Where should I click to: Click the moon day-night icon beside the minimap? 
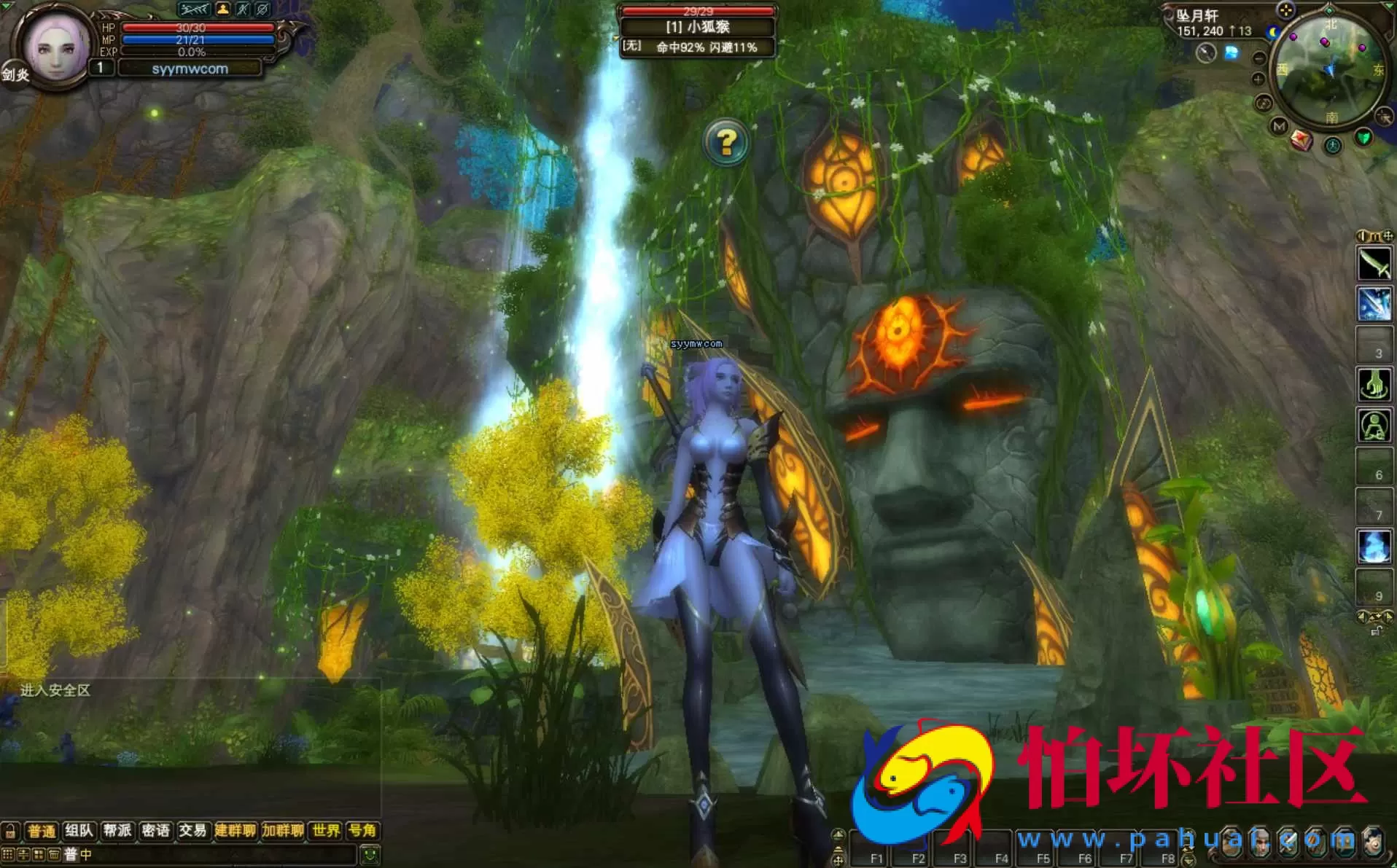(x=1272, y=32)
